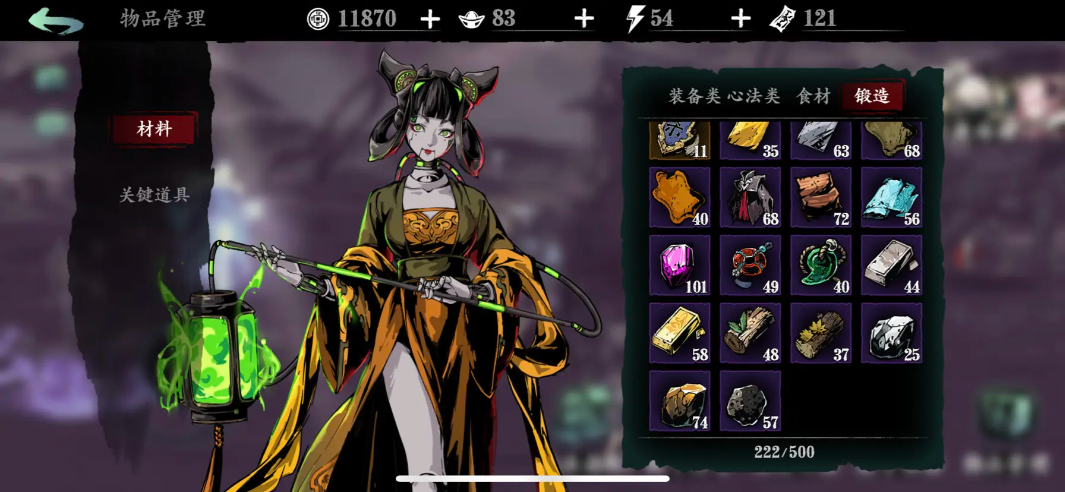1065x492 pixels.
Task: Select the 锻造 tab
Action: [872, 96]
